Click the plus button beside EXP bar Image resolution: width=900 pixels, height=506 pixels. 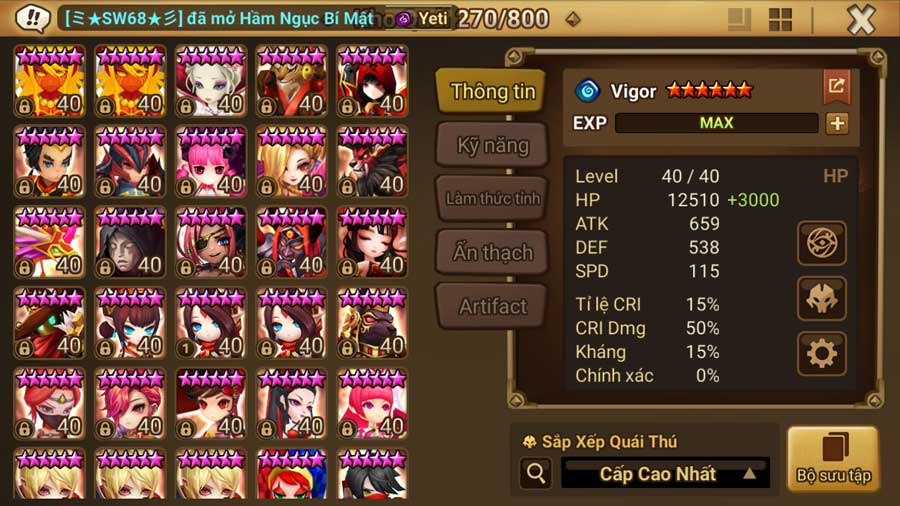(x=837, y=123)
